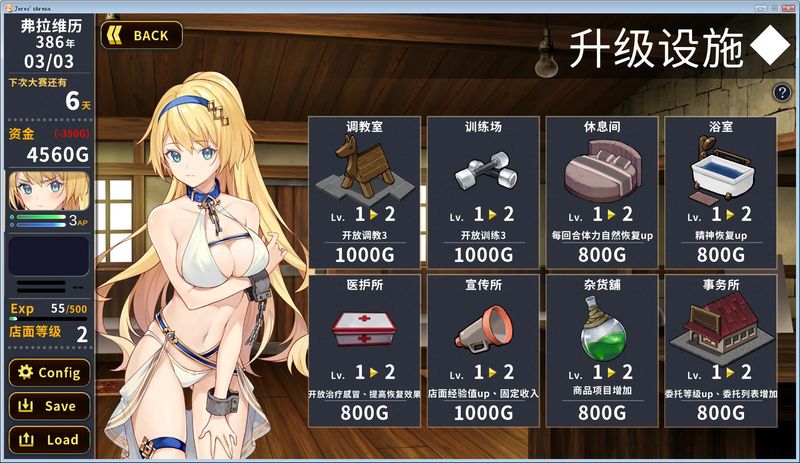This screenshot has height=463, width=800.
Task: Upgrade the 杂货舖 potion shop
Action: click(601, 349)
